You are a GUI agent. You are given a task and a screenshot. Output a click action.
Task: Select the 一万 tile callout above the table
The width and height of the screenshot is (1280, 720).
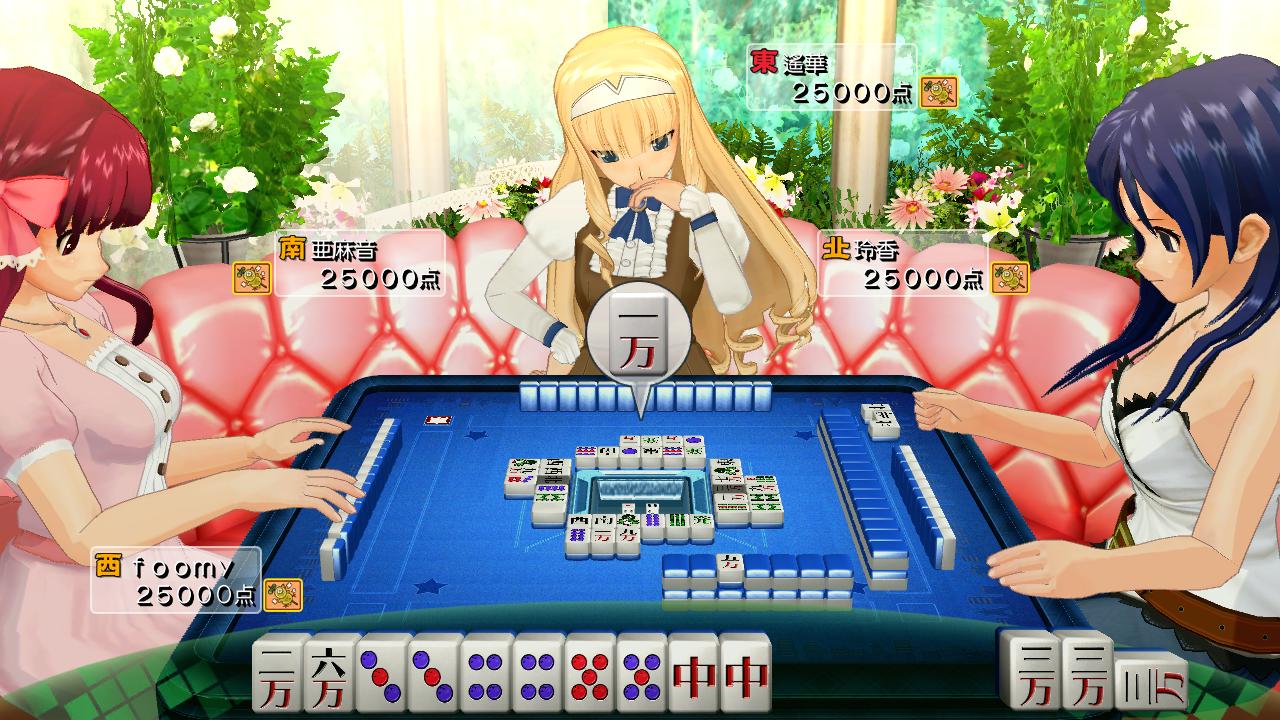[x=638, y=335]
